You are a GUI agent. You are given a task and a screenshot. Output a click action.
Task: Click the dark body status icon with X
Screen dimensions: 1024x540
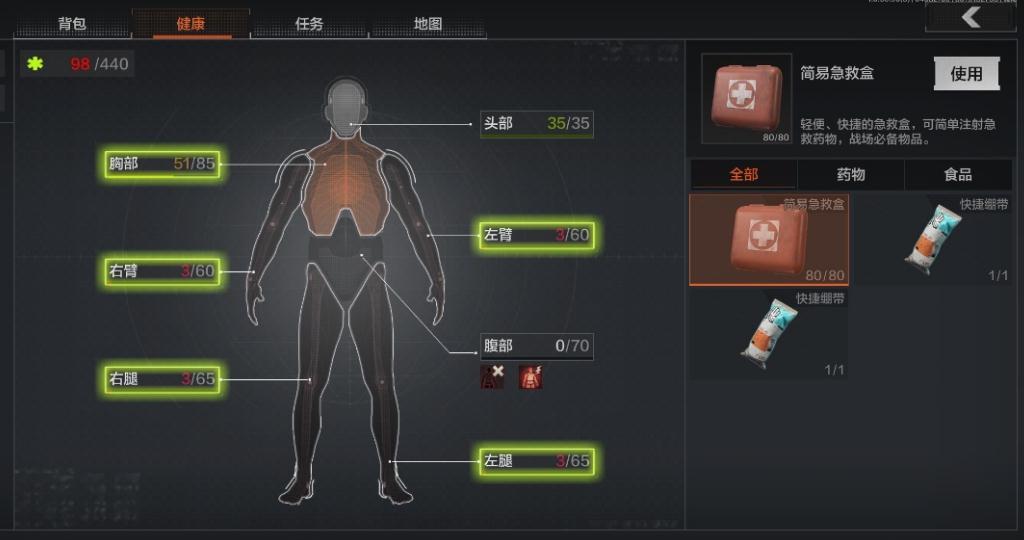point(493,376)
